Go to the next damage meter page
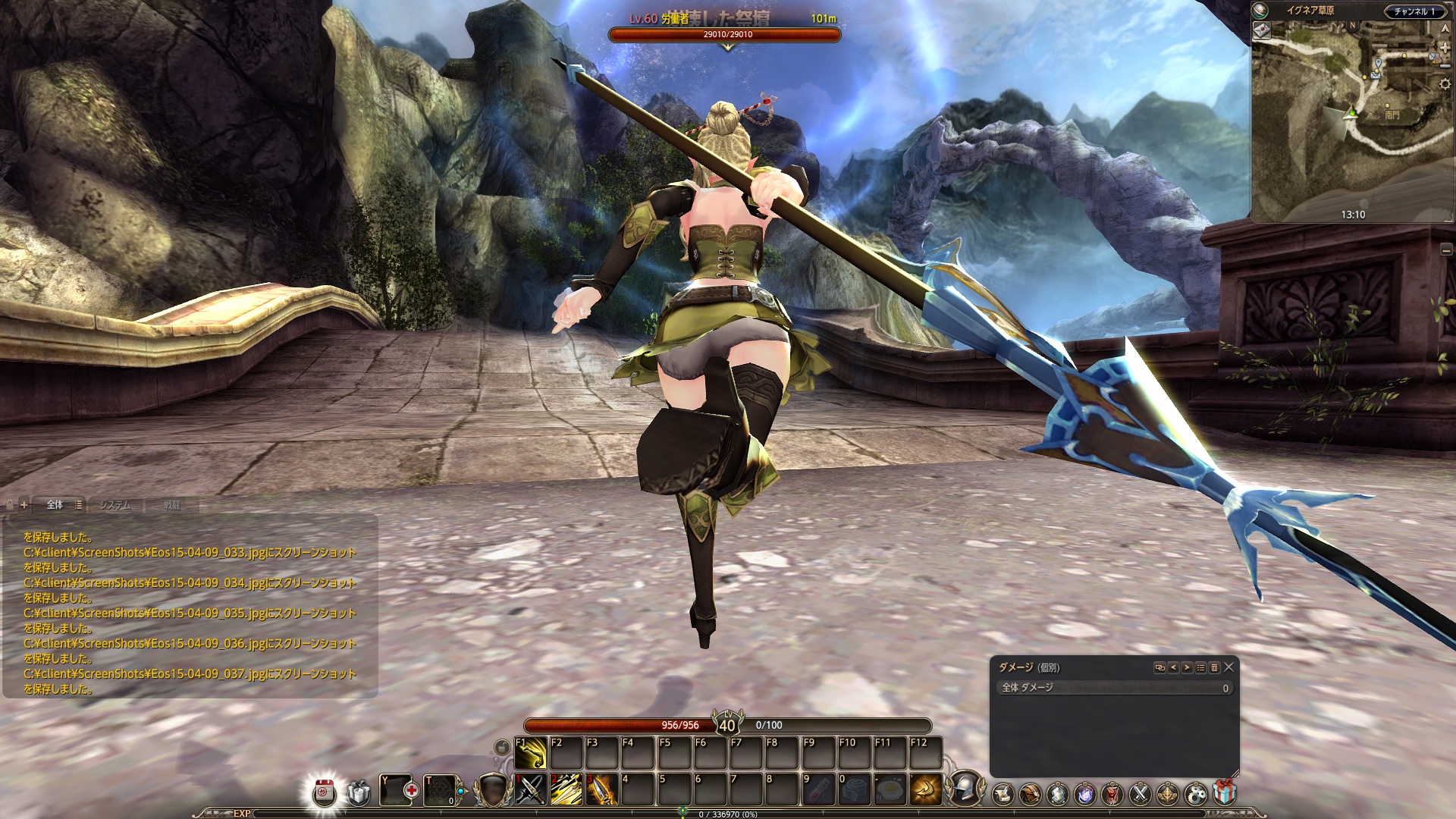Viewport: 1456px width, 819px height. tap(1187, 667)
